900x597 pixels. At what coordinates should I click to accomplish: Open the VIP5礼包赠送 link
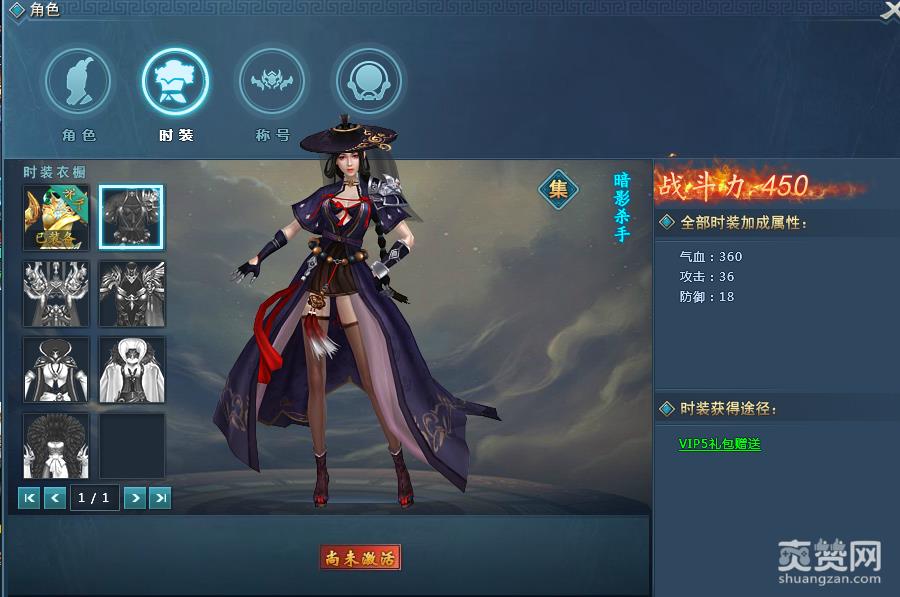click(x=720, y=444)
